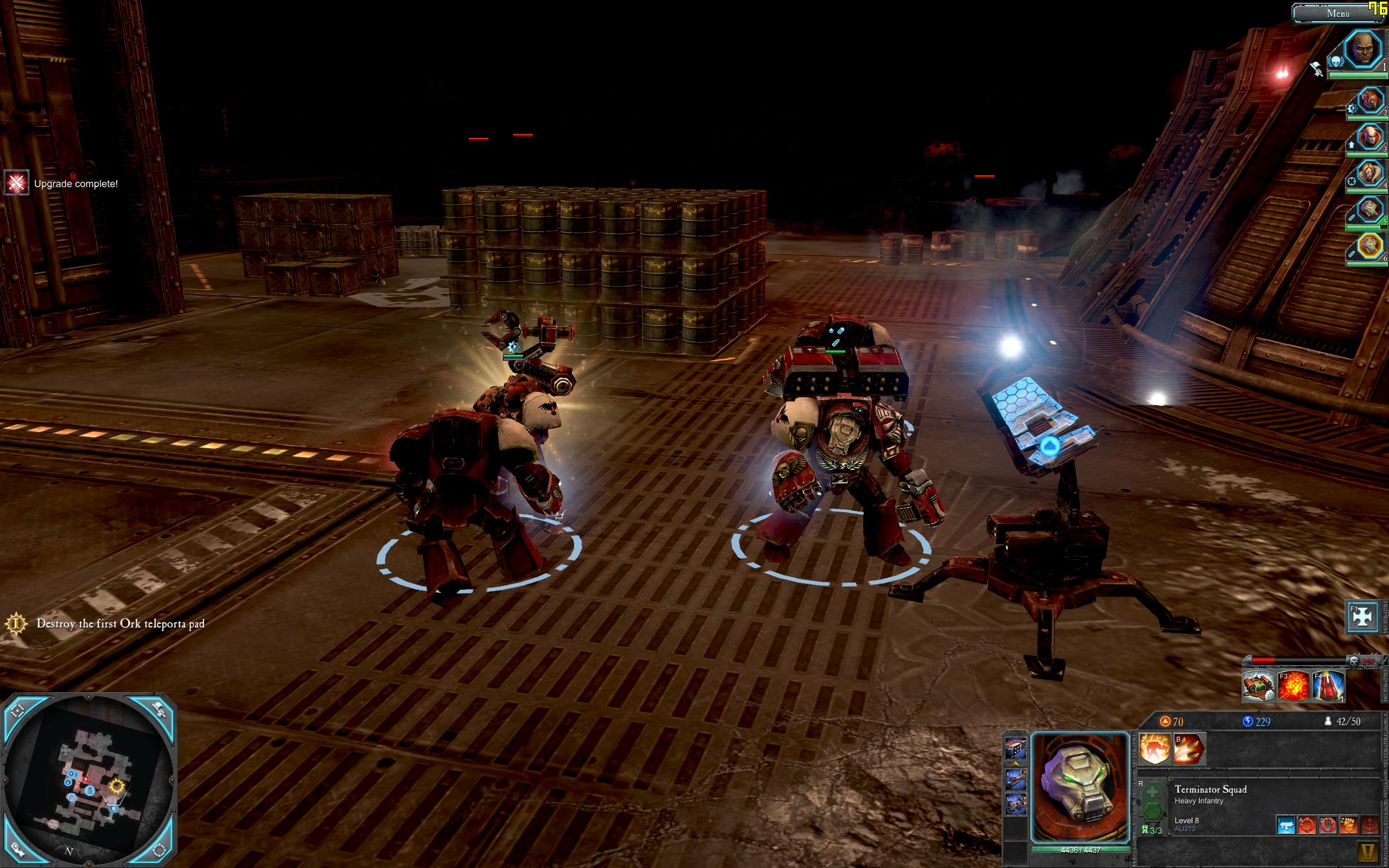The image size is (1389, 868).
Task: Choose the blue ranged-weapon stance icon
Action: (x=1286, y=825)
